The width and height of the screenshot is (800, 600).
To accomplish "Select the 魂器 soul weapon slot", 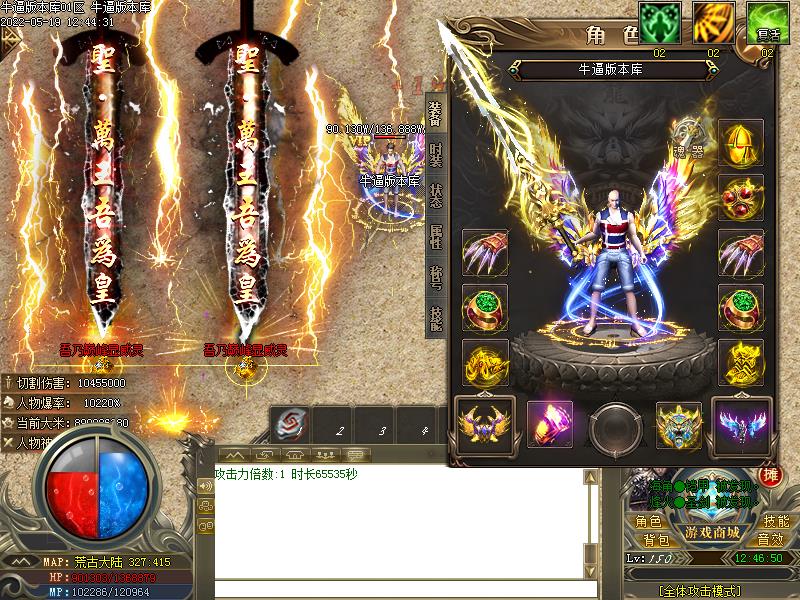I will (689, 135).
